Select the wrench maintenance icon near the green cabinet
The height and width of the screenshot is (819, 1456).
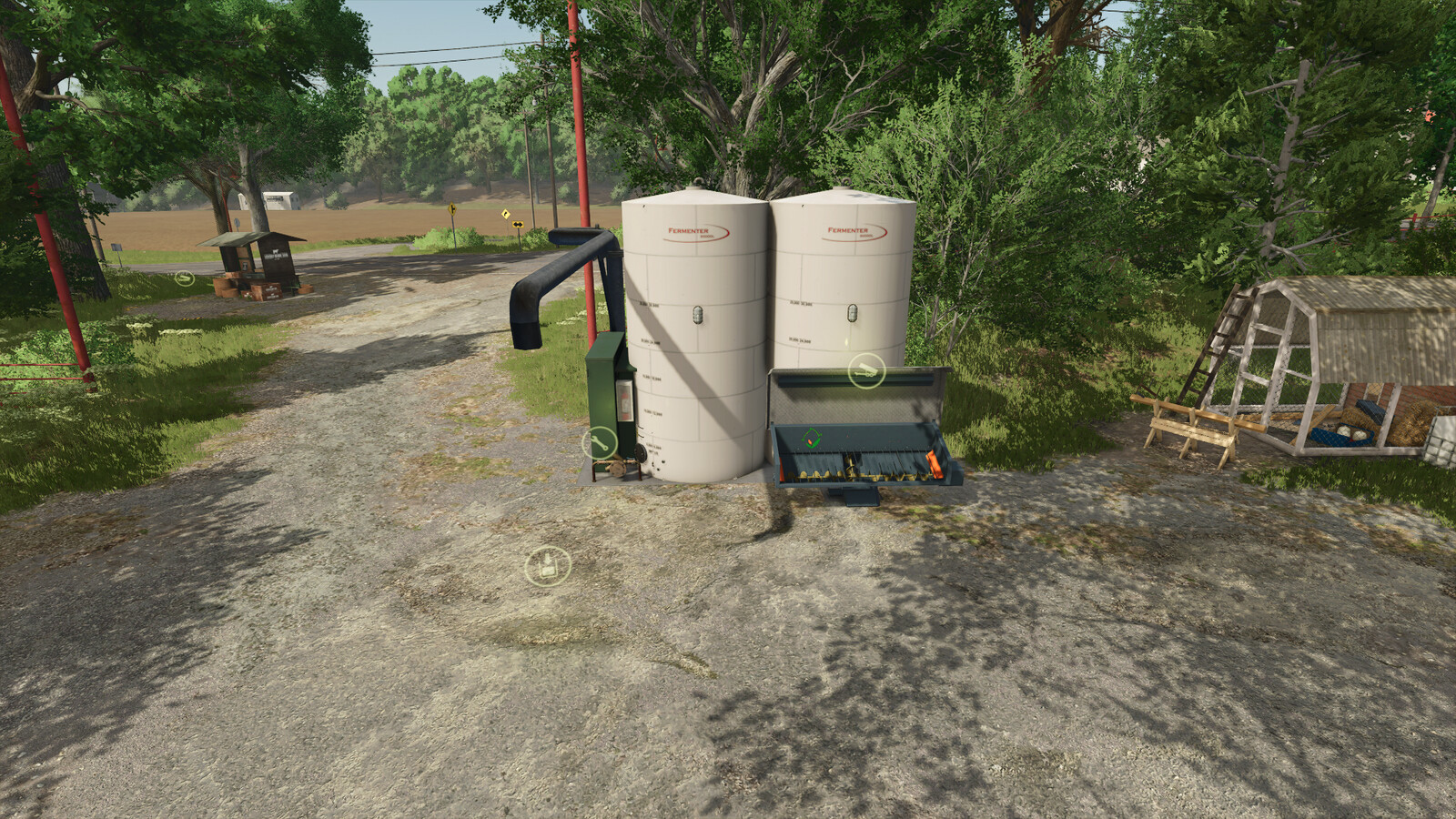599,442
